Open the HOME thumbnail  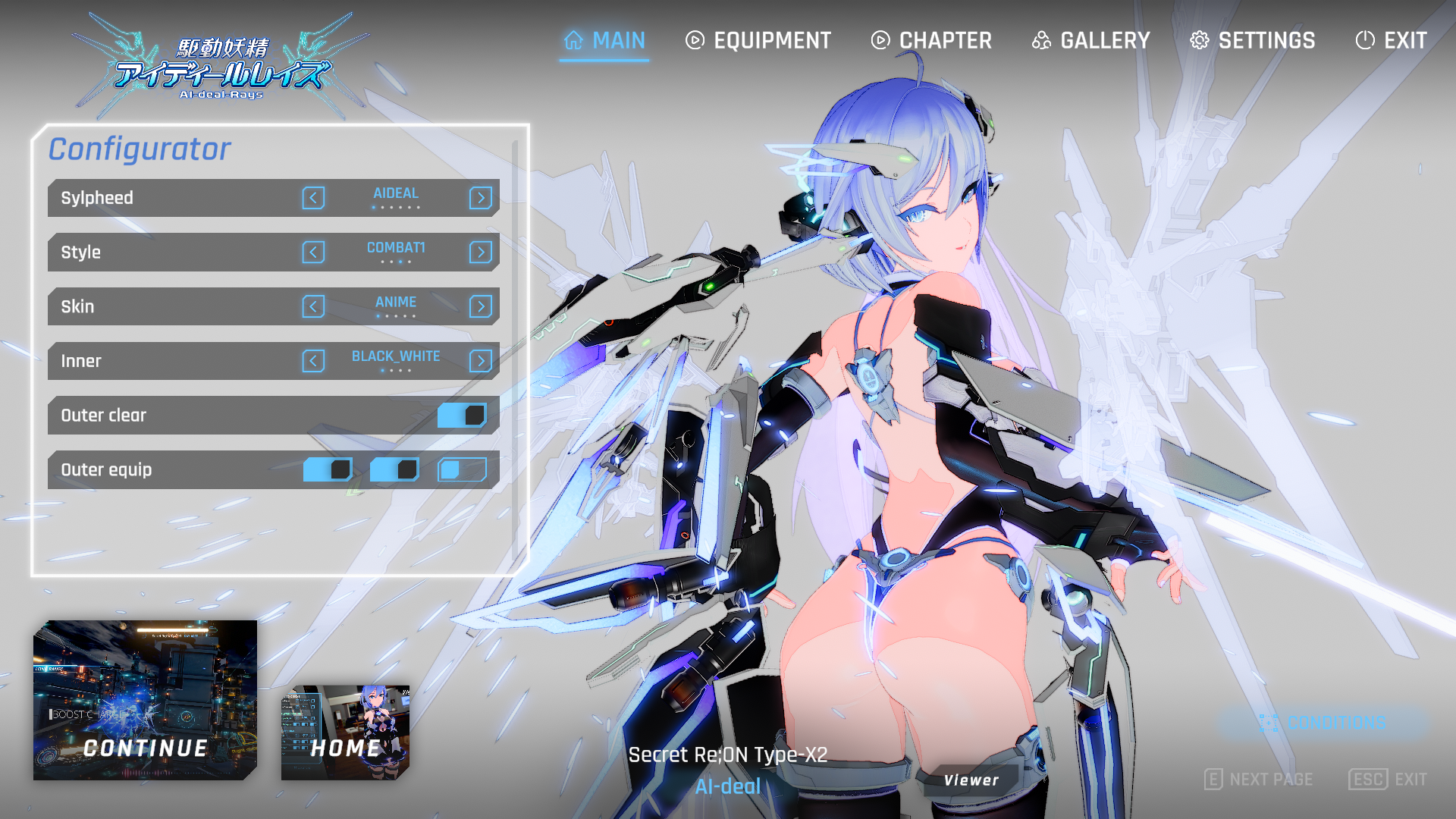click(x=345, y=733)
